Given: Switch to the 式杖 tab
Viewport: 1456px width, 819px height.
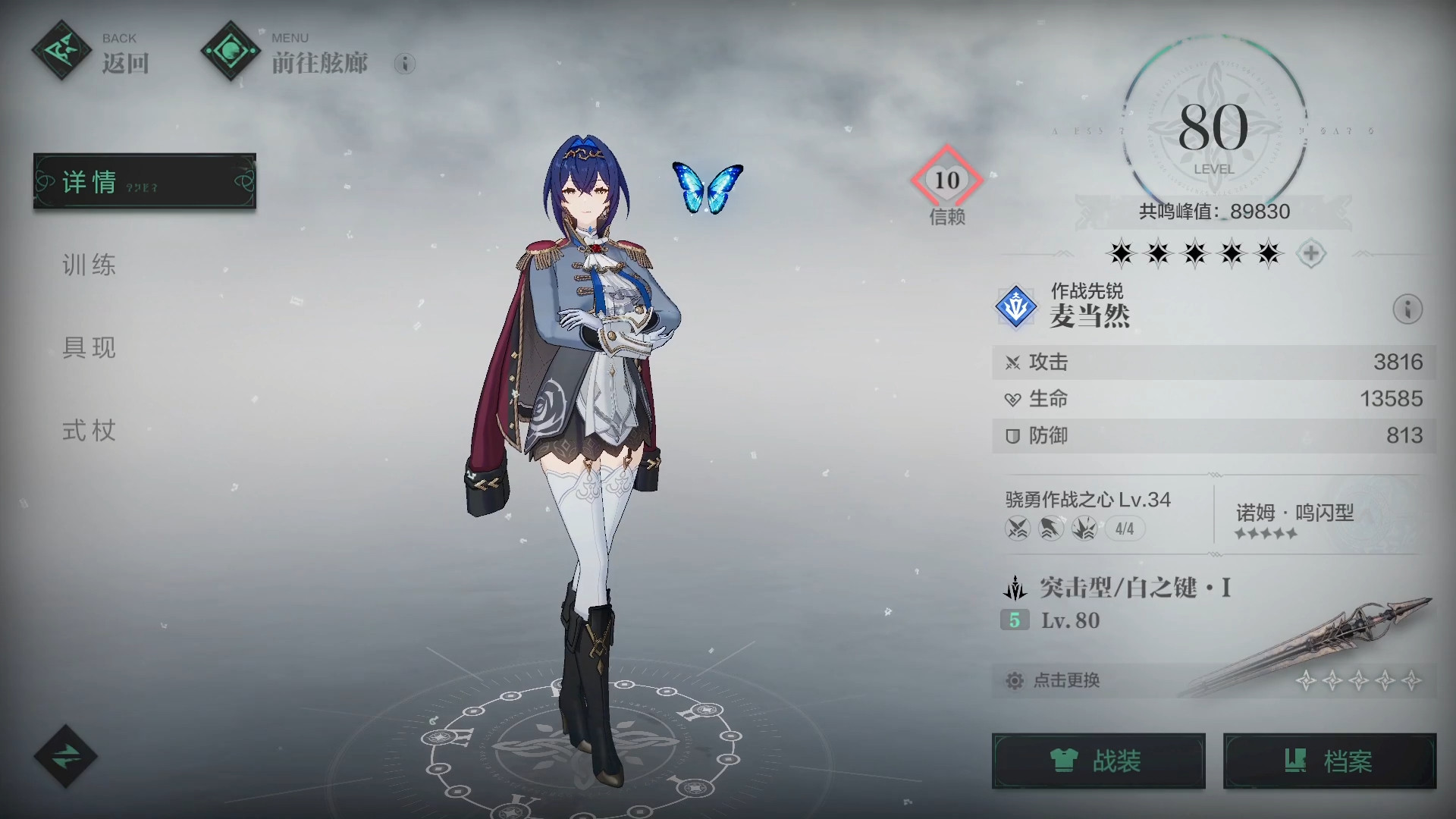Looking at the screenshot, I should [x=89, y=431].
